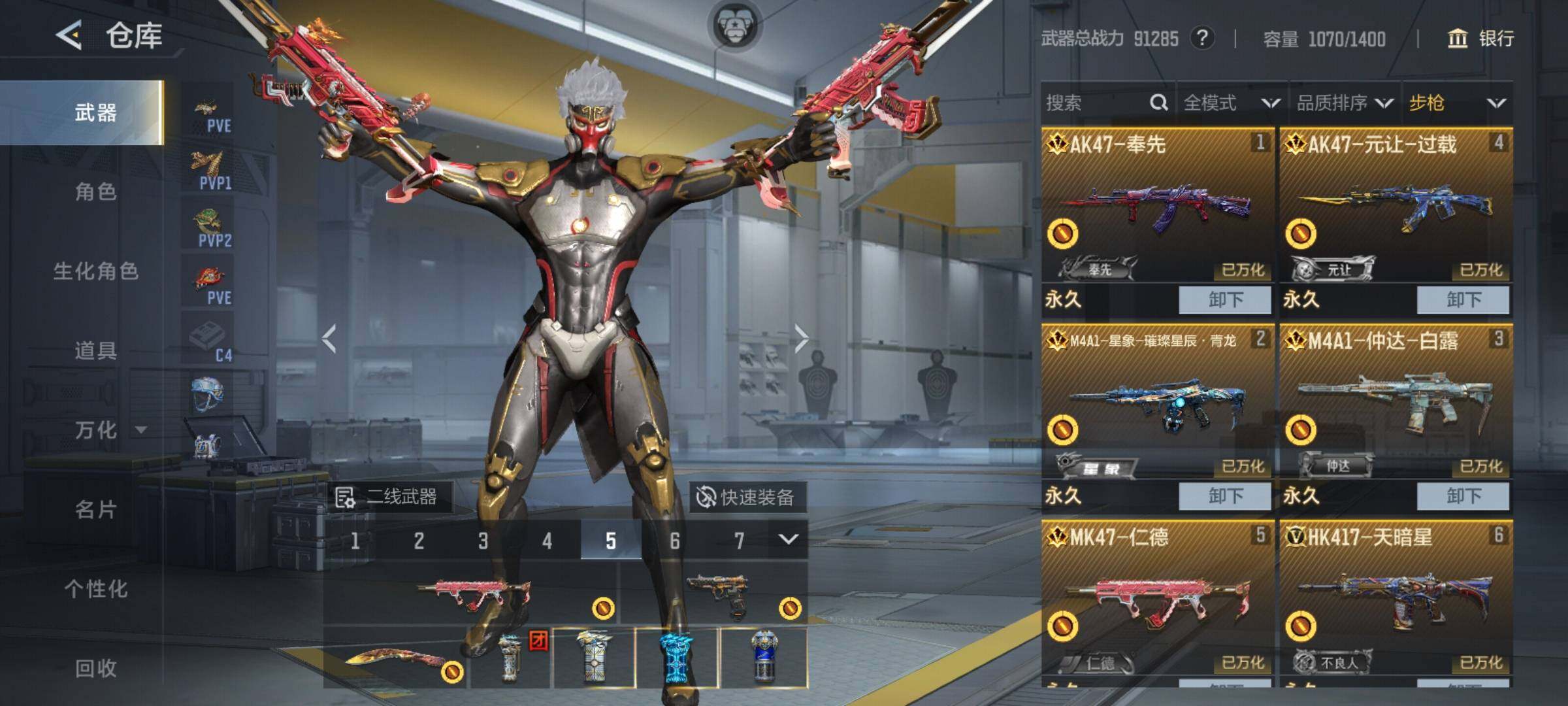Open the 回收 recycle section
This screenshot has height=706, width=1568.
point(95,668)
